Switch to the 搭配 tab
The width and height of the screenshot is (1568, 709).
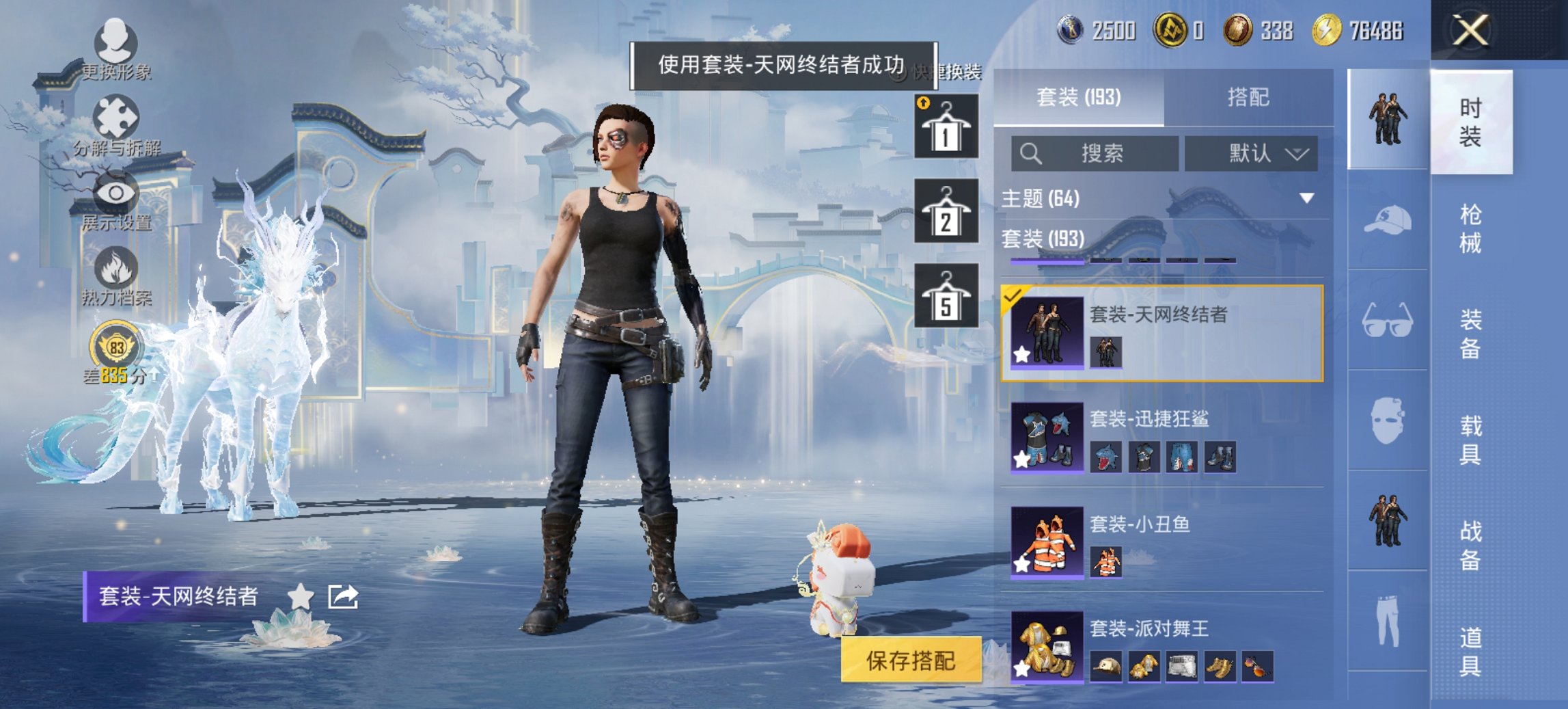click(x=1248, y=97)
